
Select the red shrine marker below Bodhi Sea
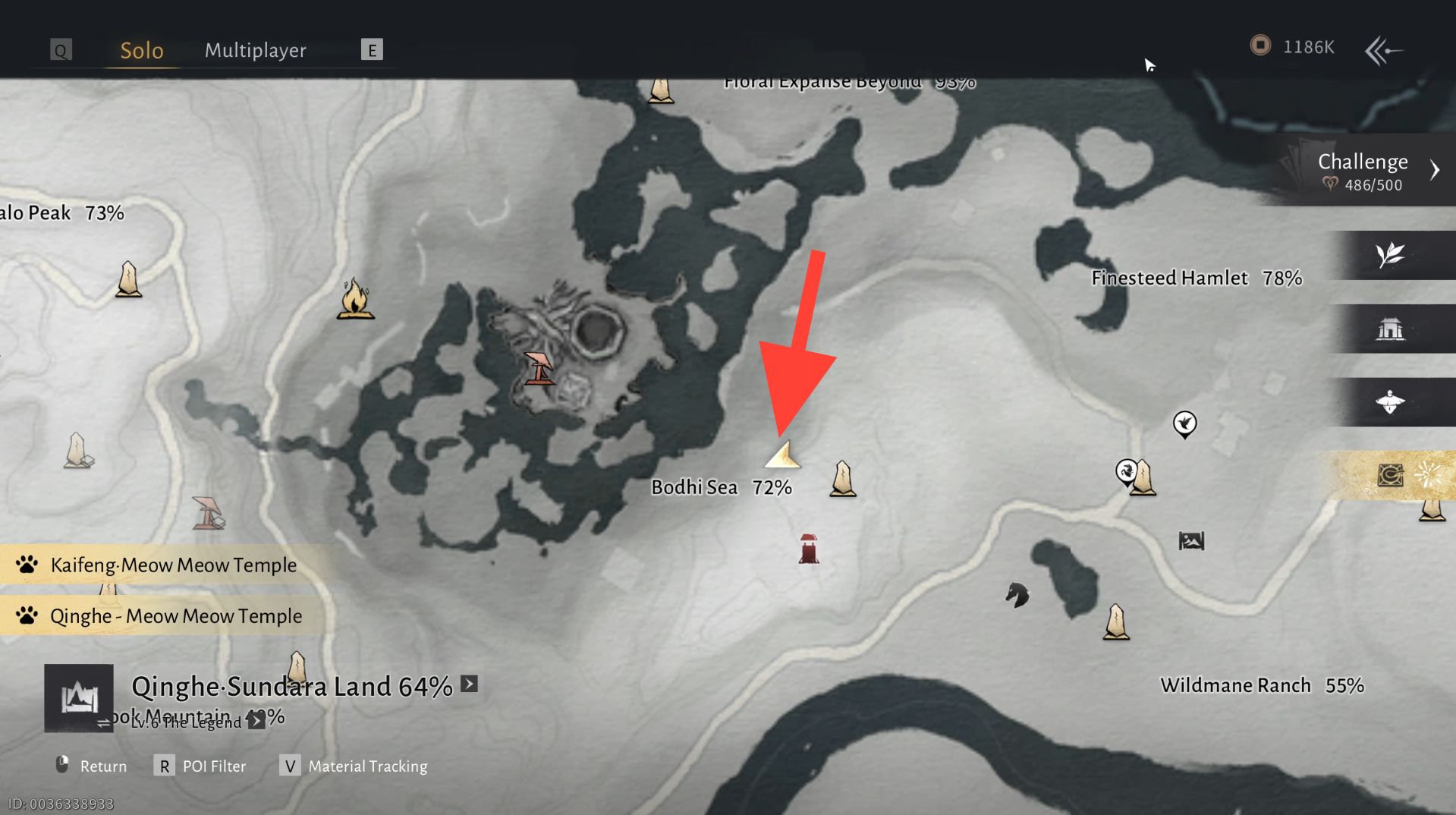809,549
